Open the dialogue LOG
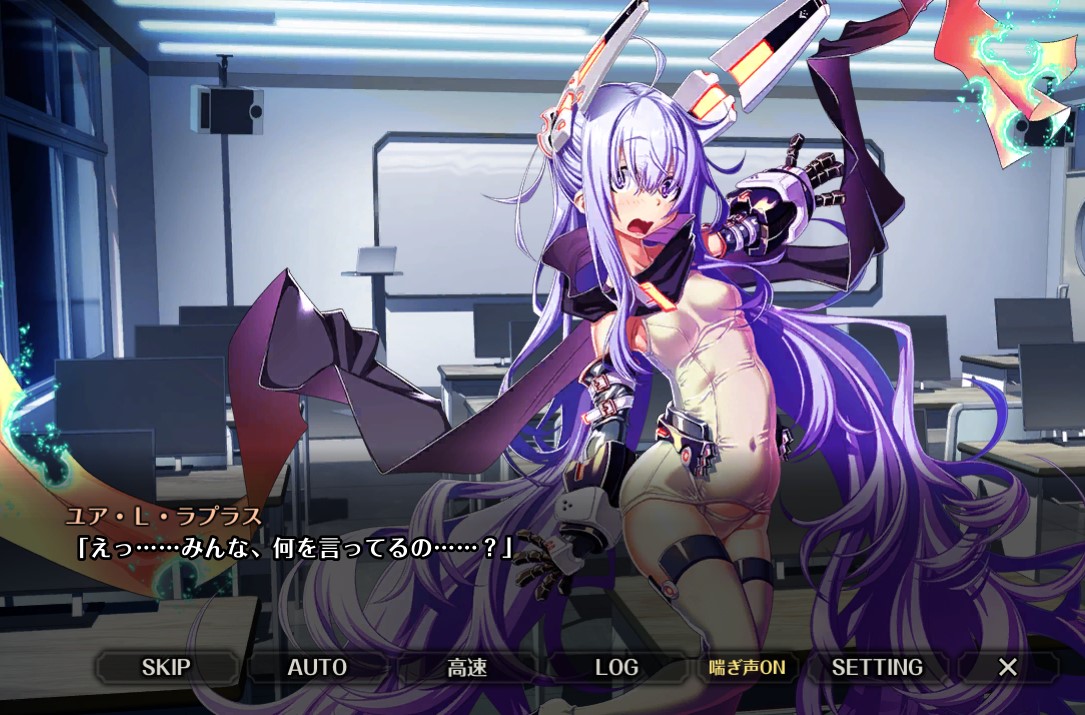The height and width of the screenshot is (715, 1085). [616, 667]
